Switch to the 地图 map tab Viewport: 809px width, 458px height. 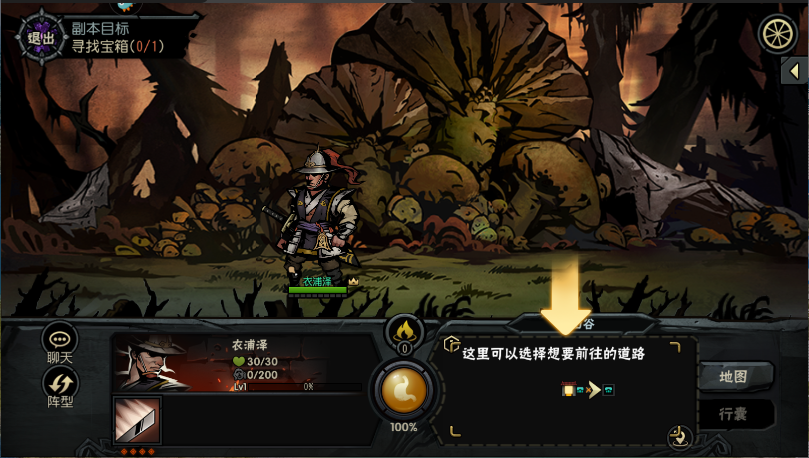pos(736,377)
